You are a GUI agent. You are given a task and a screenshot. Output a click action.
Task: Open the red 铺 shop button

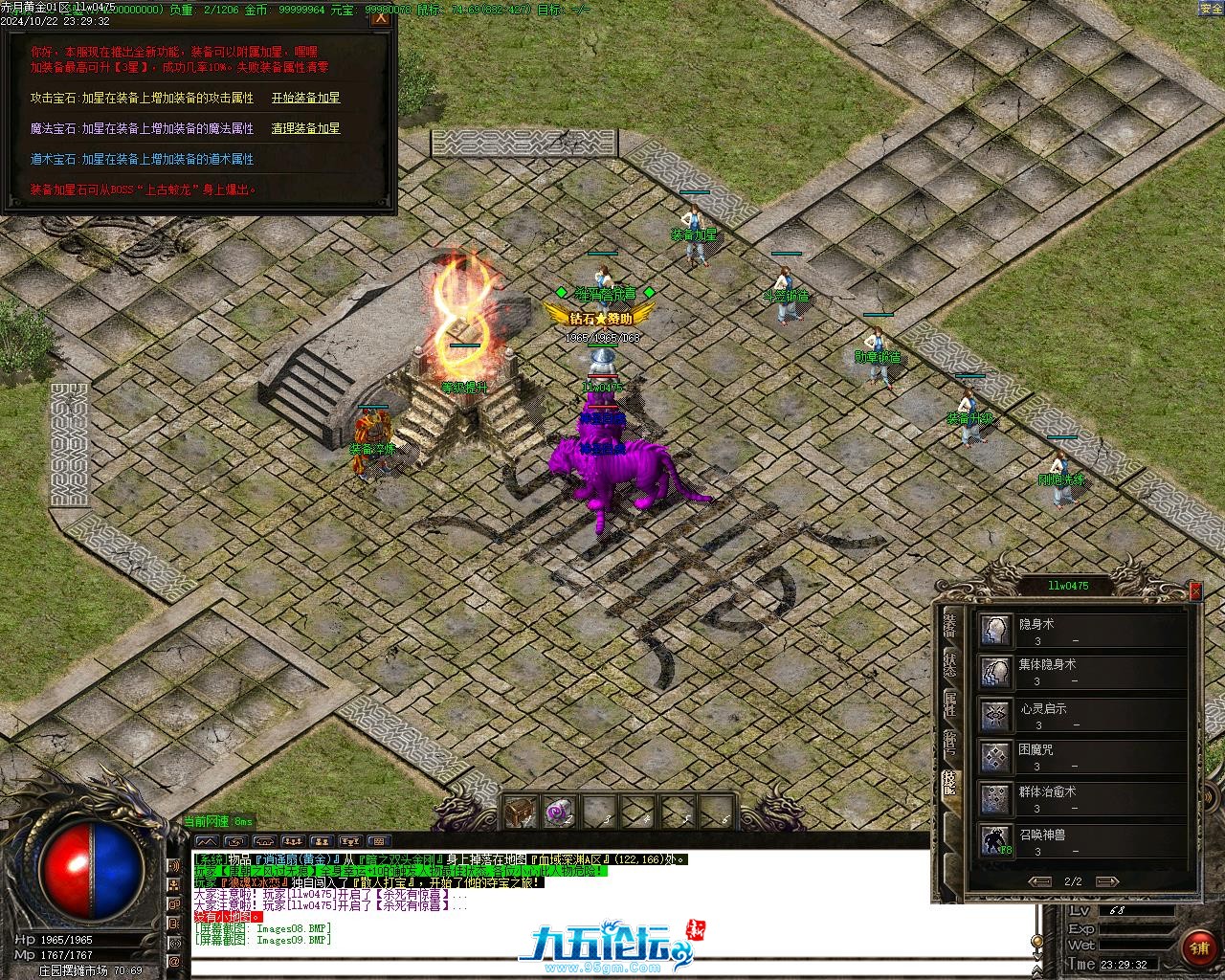[1198, 948]
